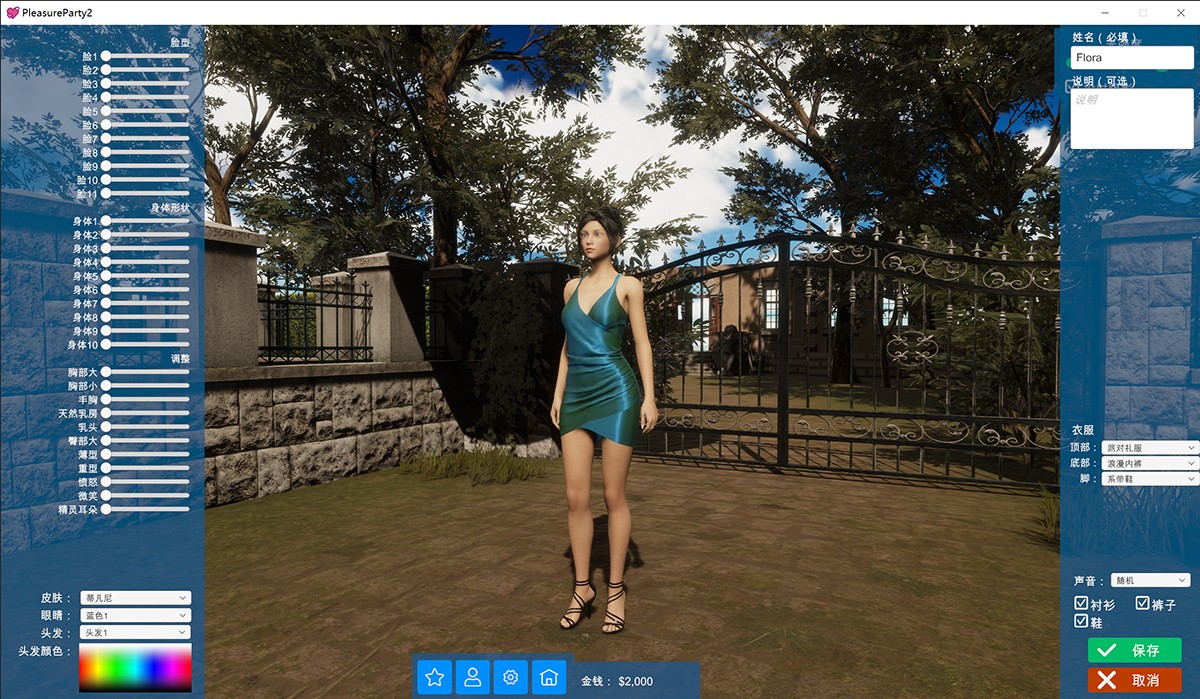Image resolution: width=1200 pixels, height=699 pixels.
Task: Open the 声音 voice dropdown
Action: click(x=1150, y=580)
